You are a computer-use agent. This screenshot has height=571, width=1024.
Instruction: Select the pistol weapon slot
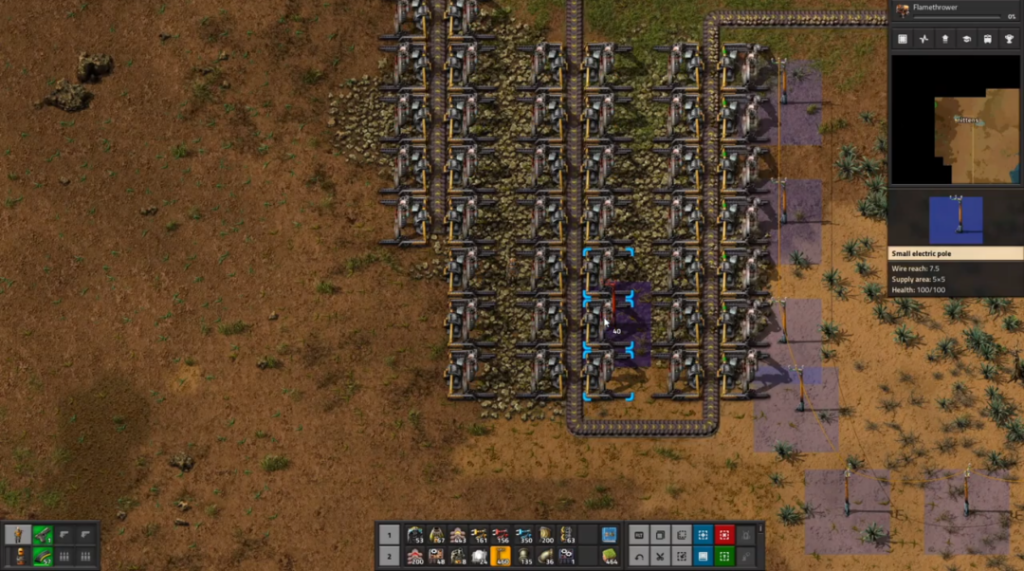pyautogui.click(x=41, y=535)
